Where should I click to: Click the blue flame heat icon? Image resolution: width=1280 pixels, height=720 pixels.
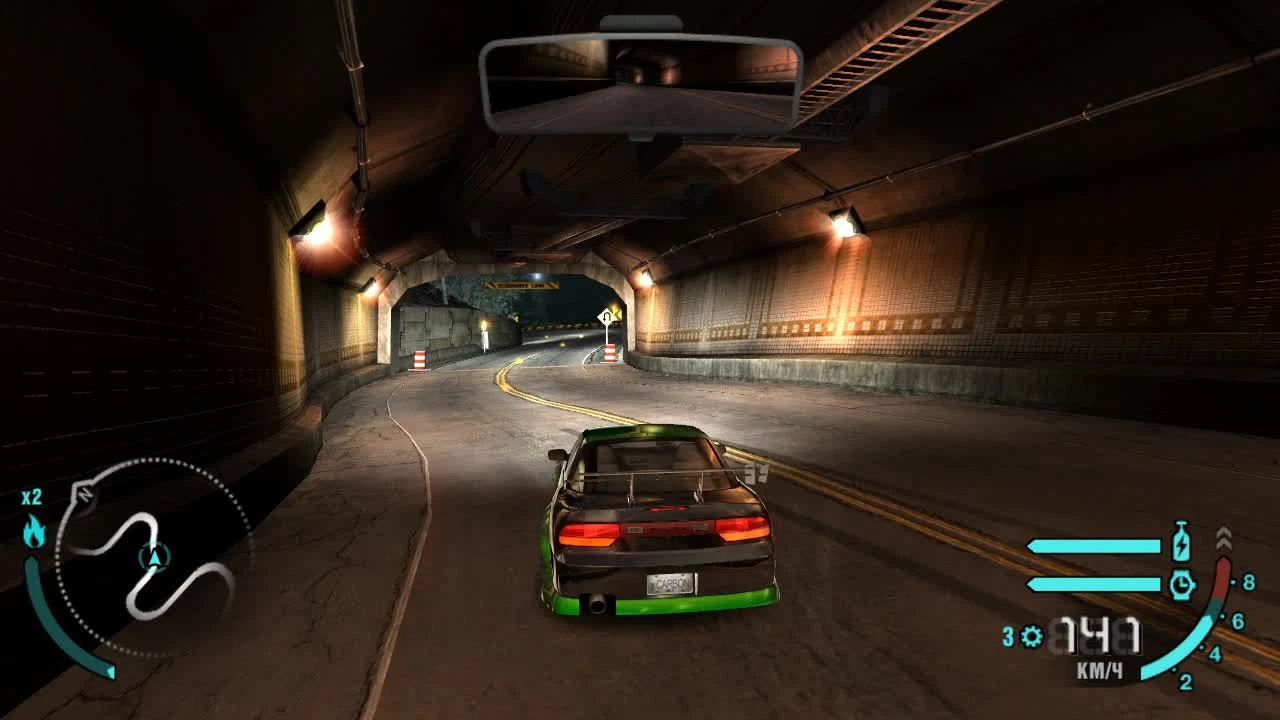point(33,531)
